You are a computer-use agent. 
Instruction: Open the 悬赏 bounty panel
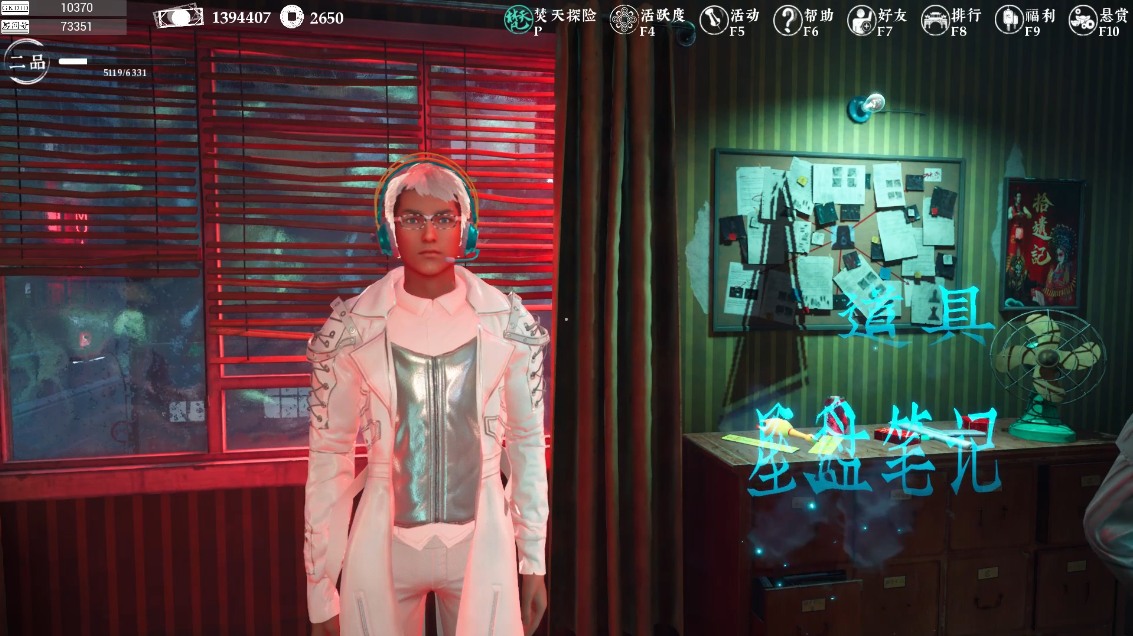pyautogui.click(x=1083, y=19)
